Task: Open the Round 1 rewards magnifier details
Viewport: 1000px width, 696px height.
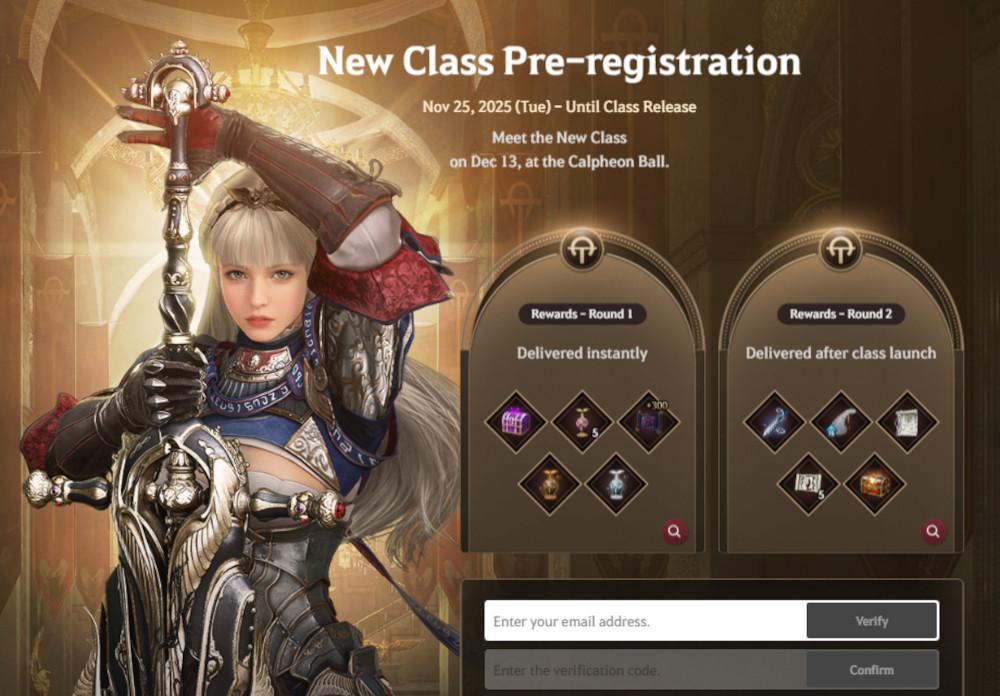Action: tap(675, 532)
